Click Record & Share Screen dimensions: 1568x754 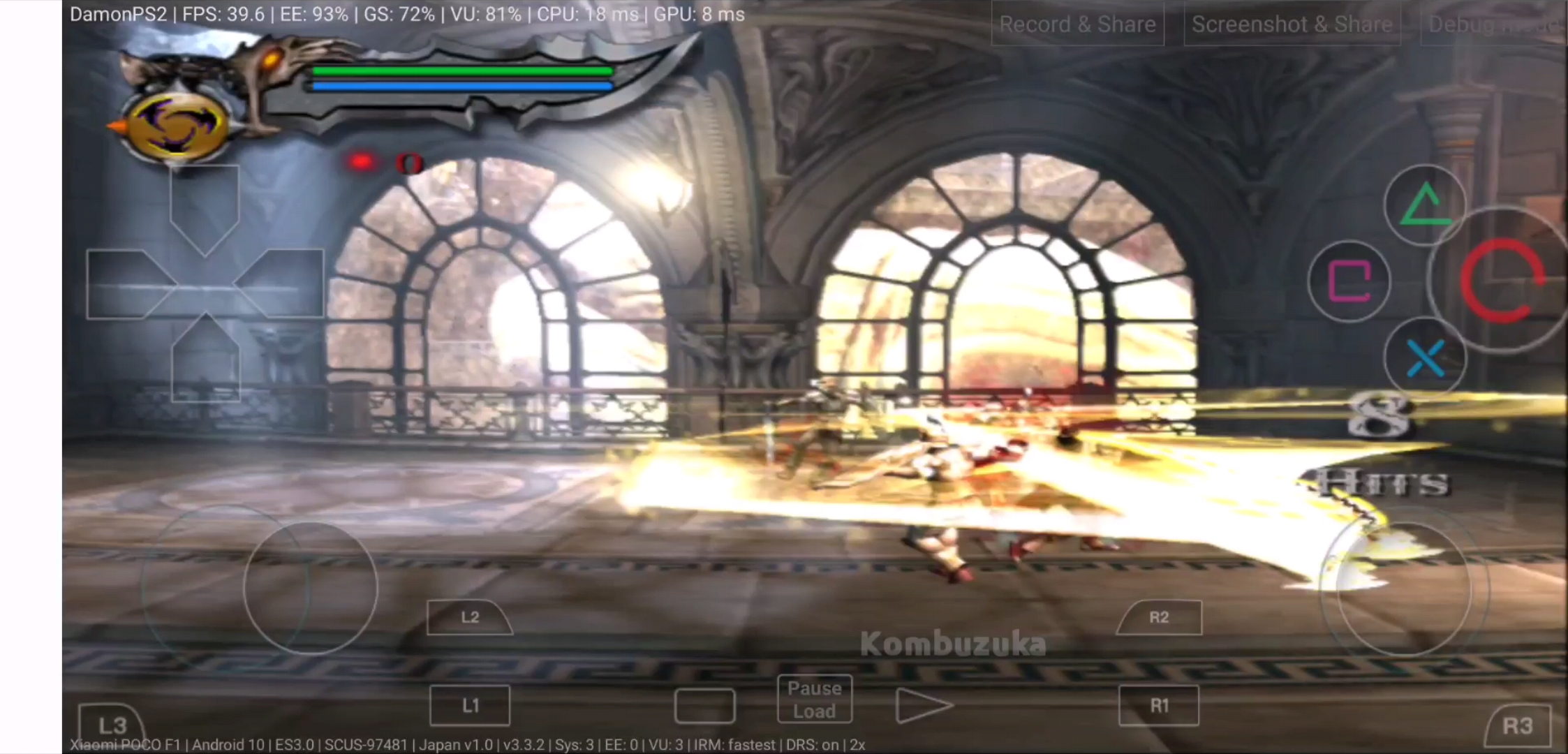point(1077,24)
